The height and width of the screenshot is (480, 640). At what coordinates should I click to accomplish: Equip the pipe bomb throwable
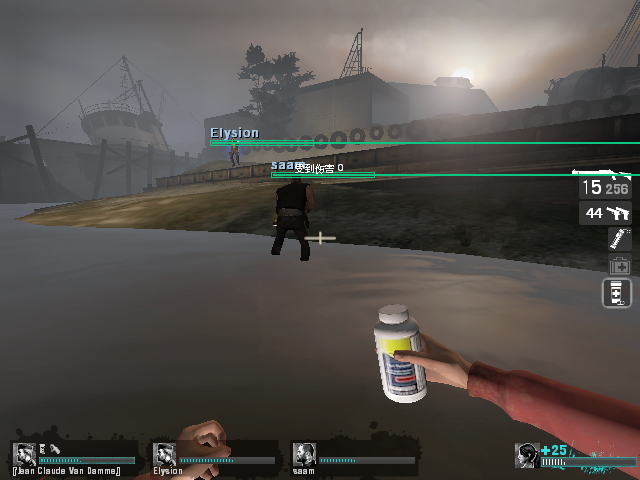point(619,239)
